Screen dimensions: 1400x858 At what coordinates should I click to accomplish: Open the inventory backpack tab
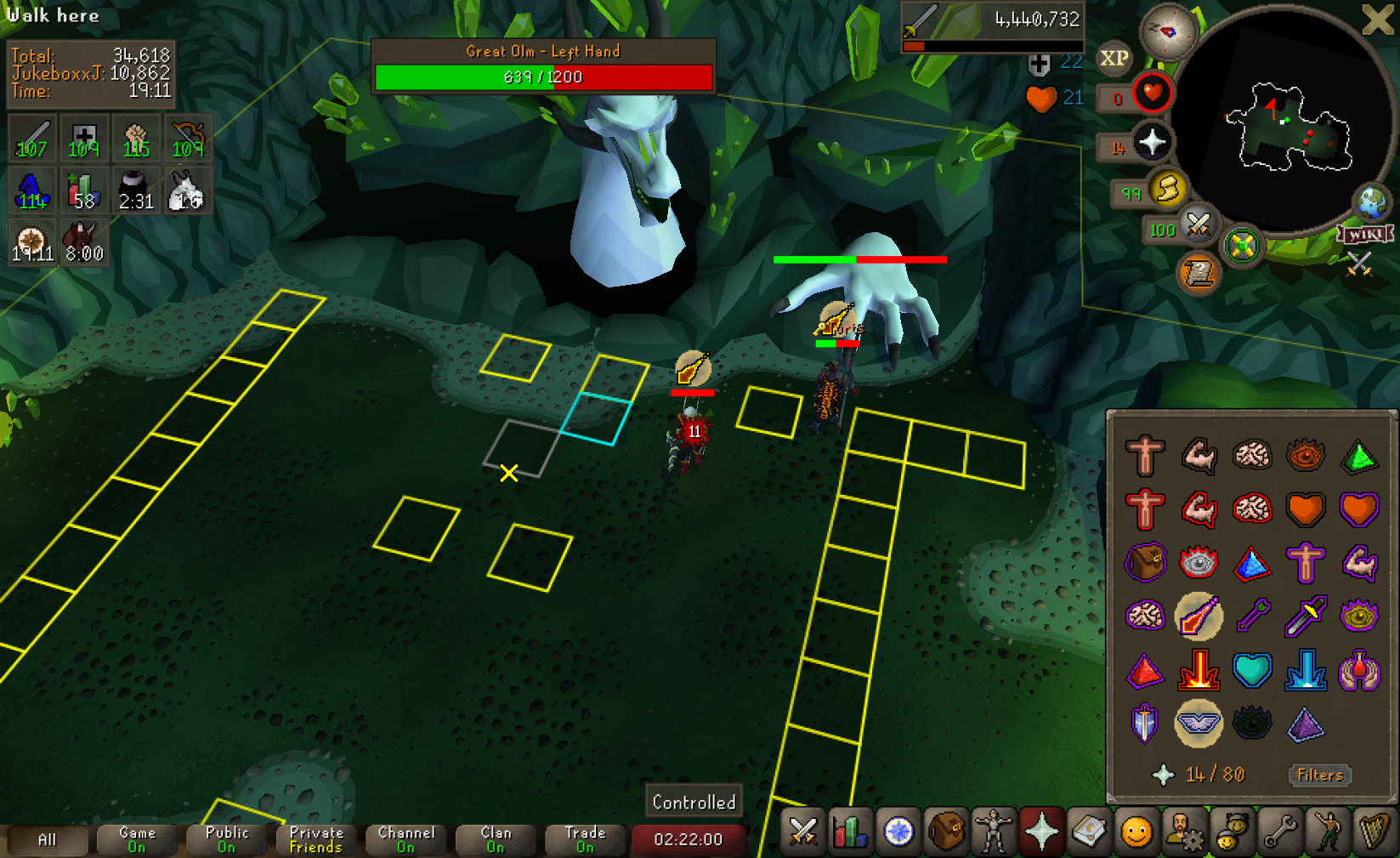pyautogui.click(x=946, y=831)
